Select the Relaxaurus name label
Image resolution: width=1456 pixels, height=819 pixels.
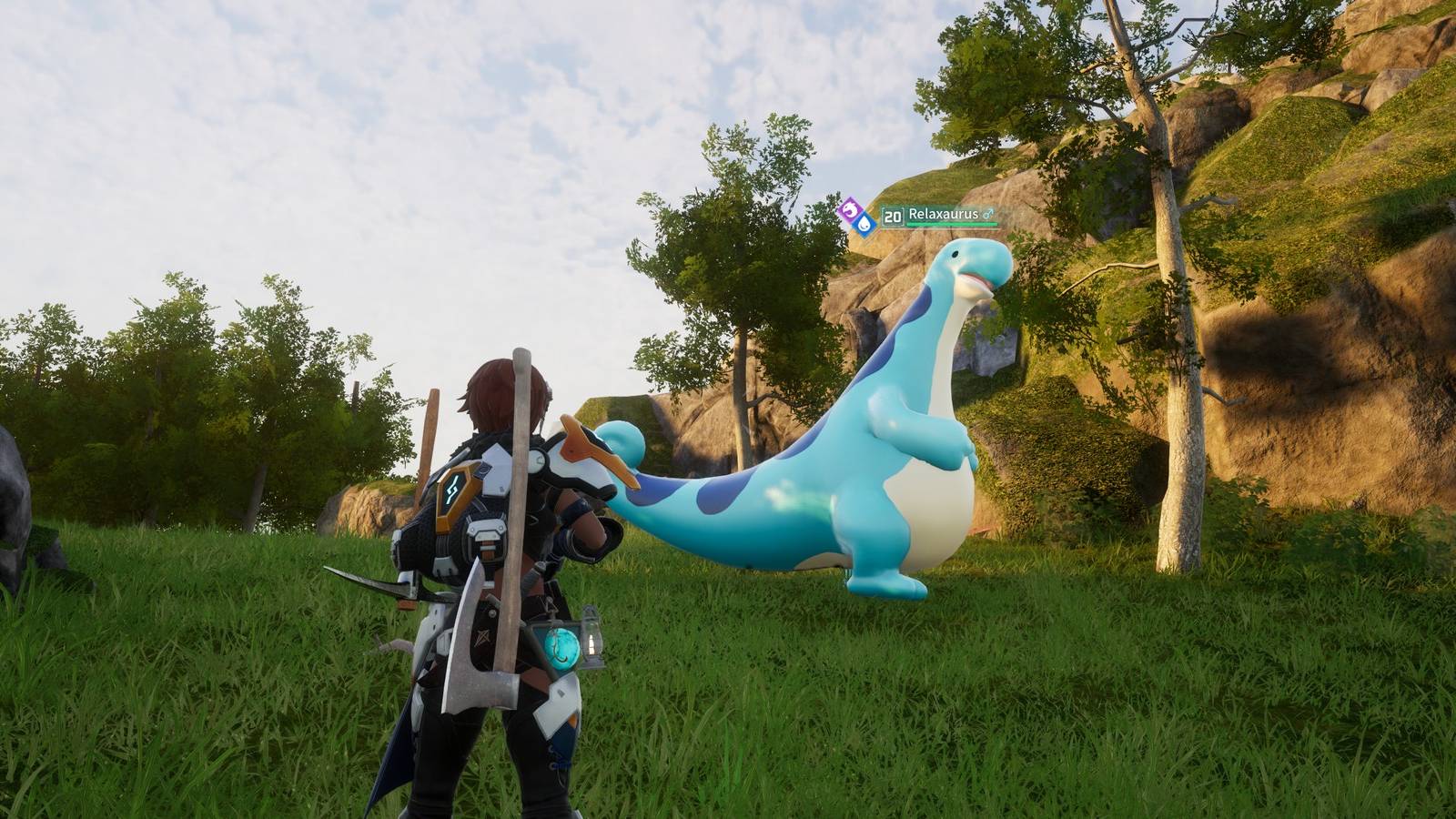click(x=944, y=212)
